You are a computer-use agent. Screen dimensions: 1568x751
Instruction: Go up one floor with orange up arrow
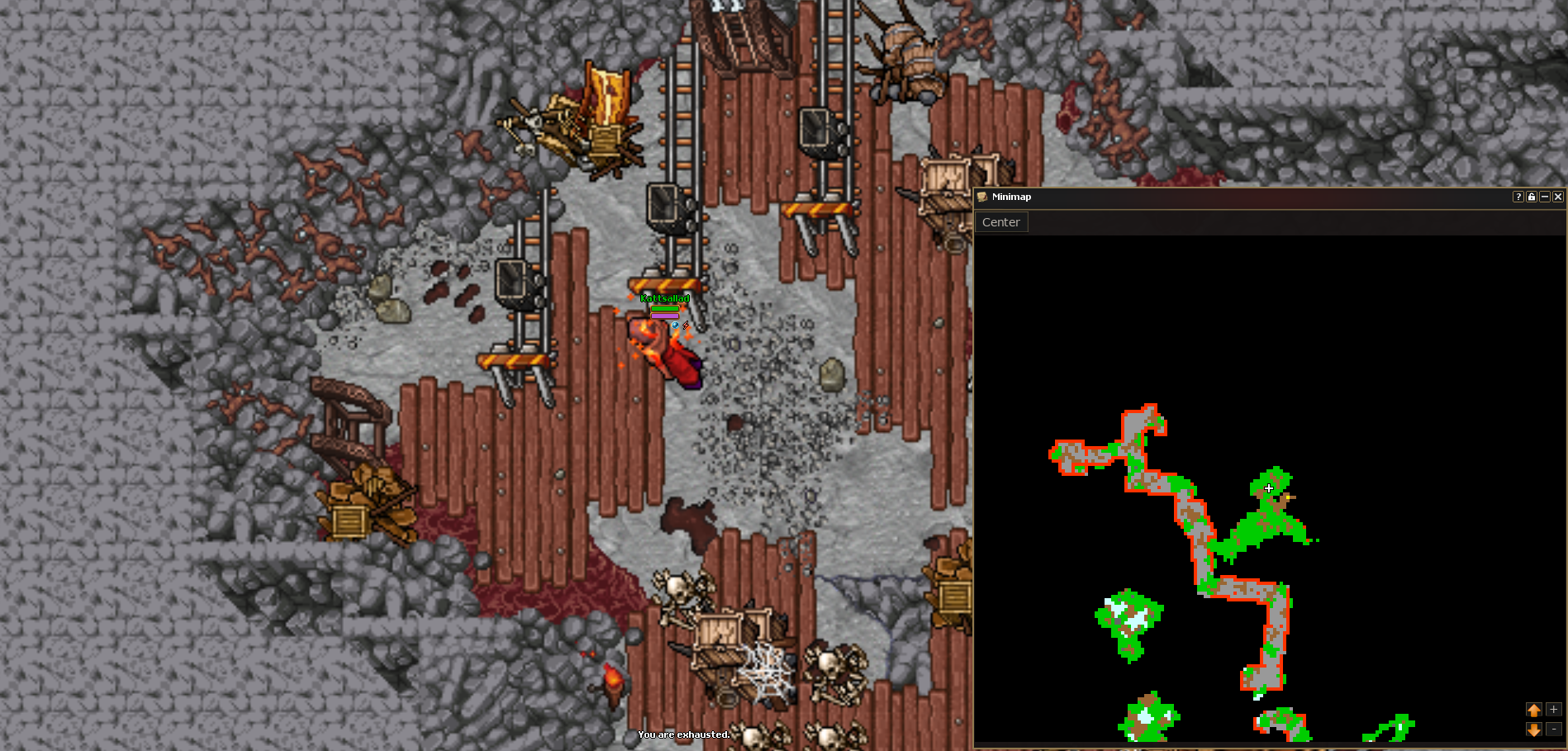coord(1534,710)
